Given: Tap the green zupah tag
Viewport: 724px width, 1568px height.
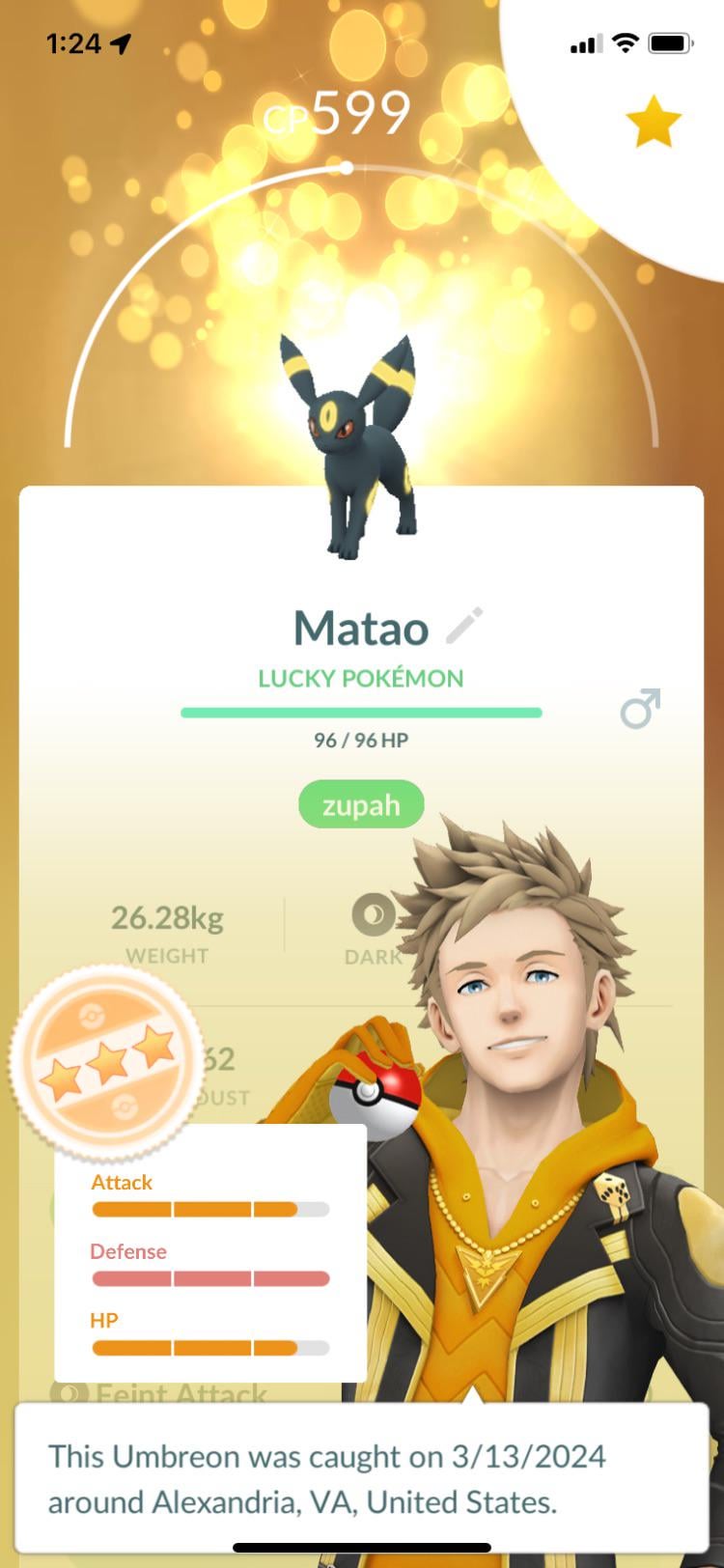Looking at the screenshot, I should click(x=361, y=804).
